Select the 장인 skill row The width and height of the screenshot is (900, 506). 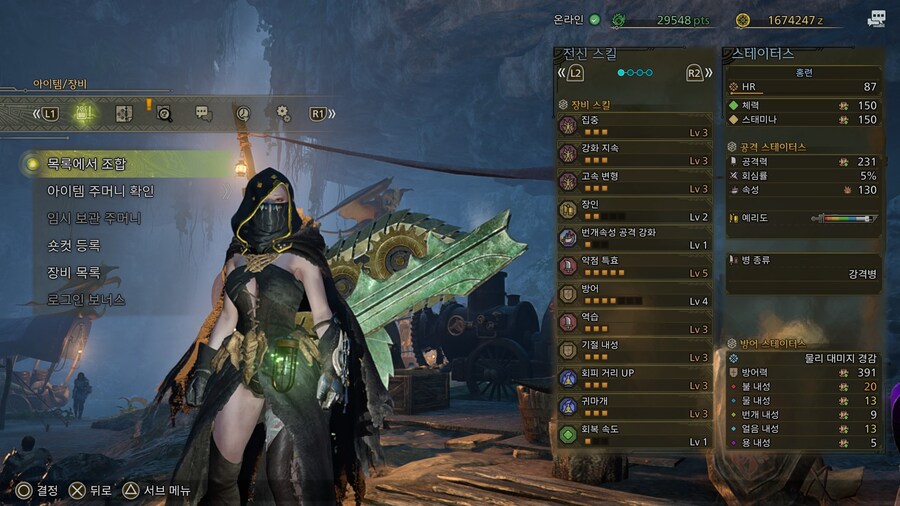[634, 210]
